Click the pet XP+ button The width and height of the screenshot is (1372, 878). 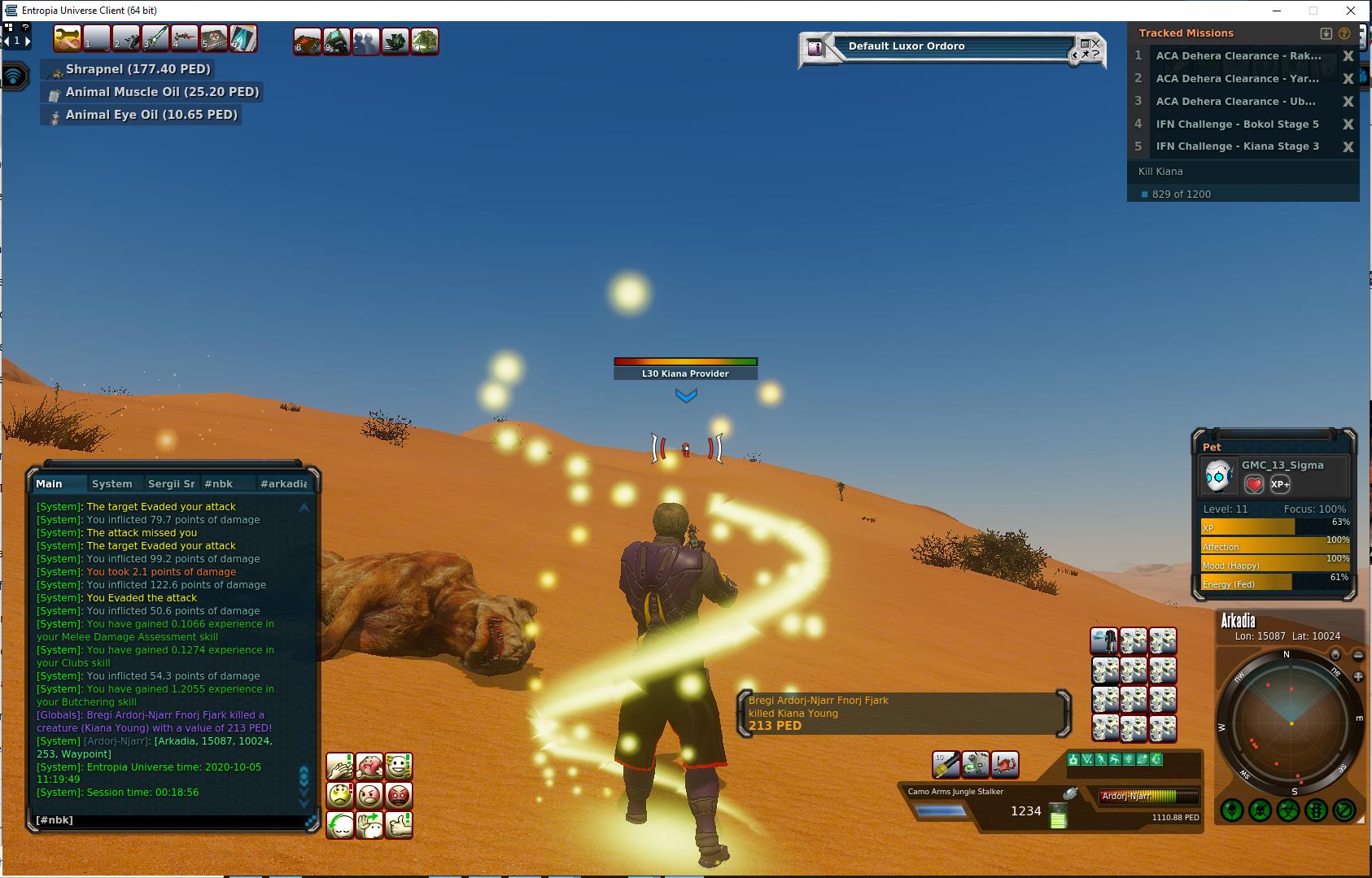tap(1280, 484)
